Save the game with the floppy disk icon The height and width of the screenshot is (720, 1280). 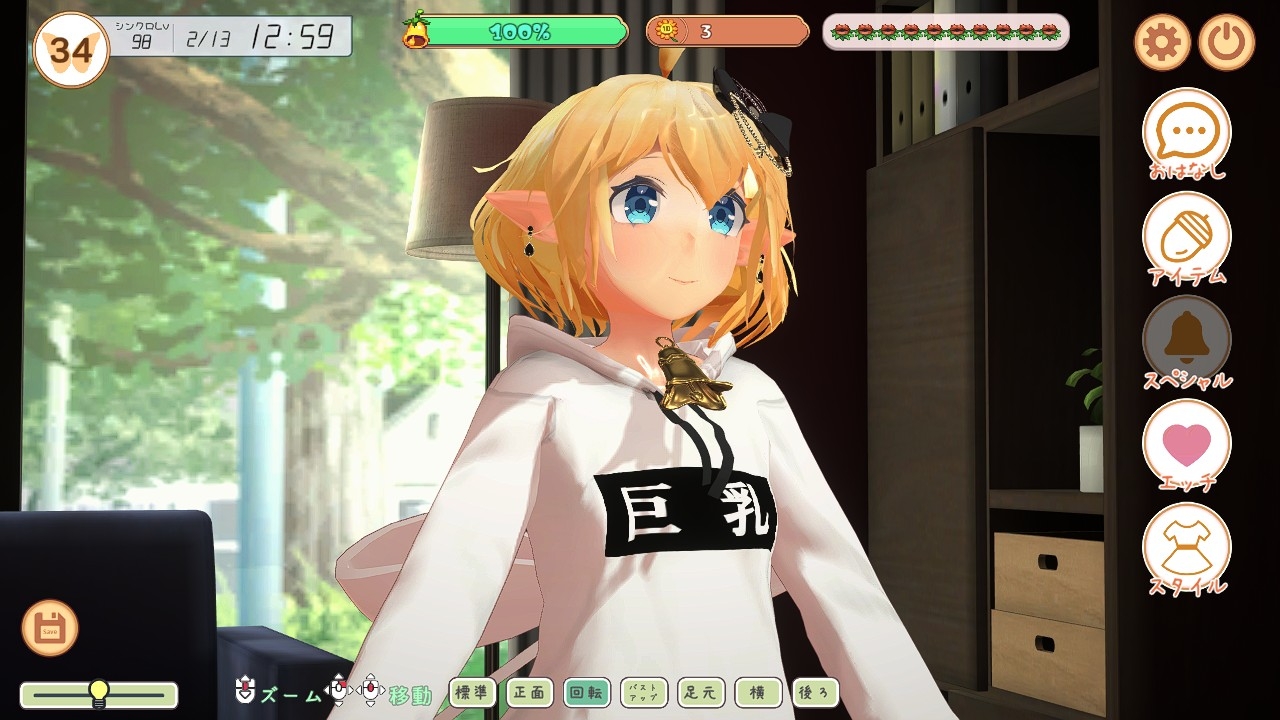[x=50, y=628]
